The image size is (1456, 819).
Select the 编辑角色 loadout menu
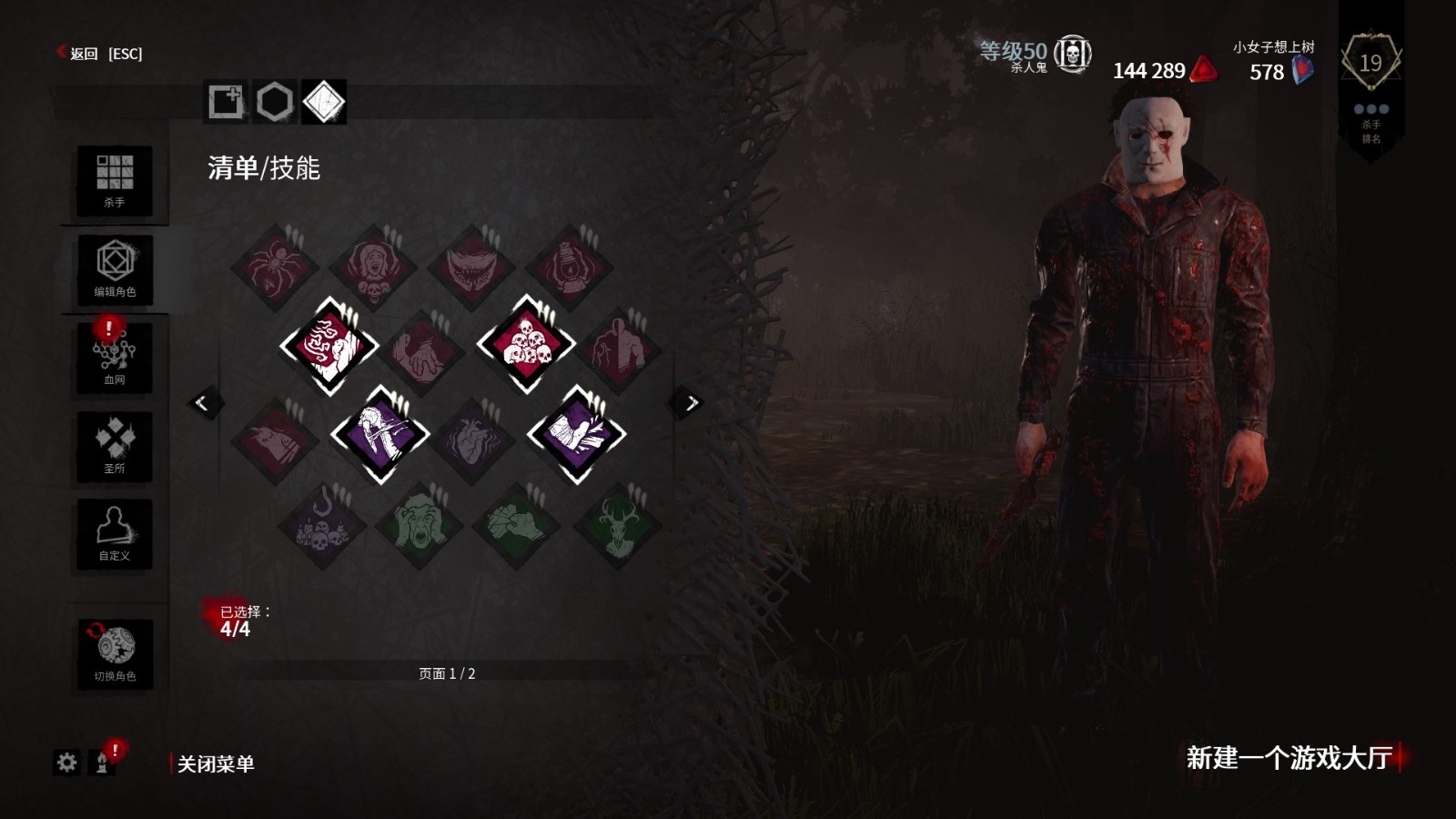coord(115,268)
